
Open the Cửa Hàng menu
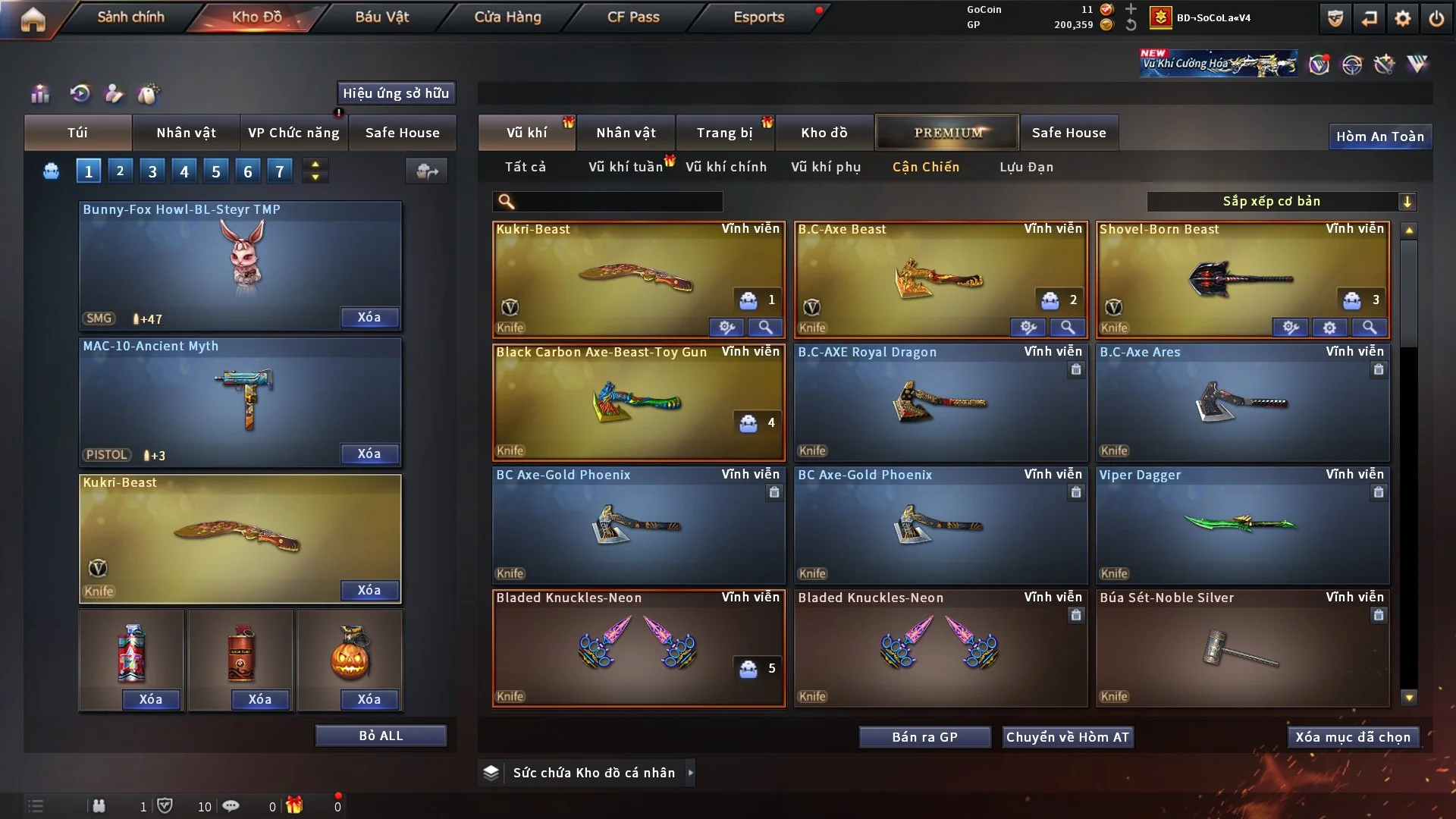pyautogui.click(x=507, y=17)
